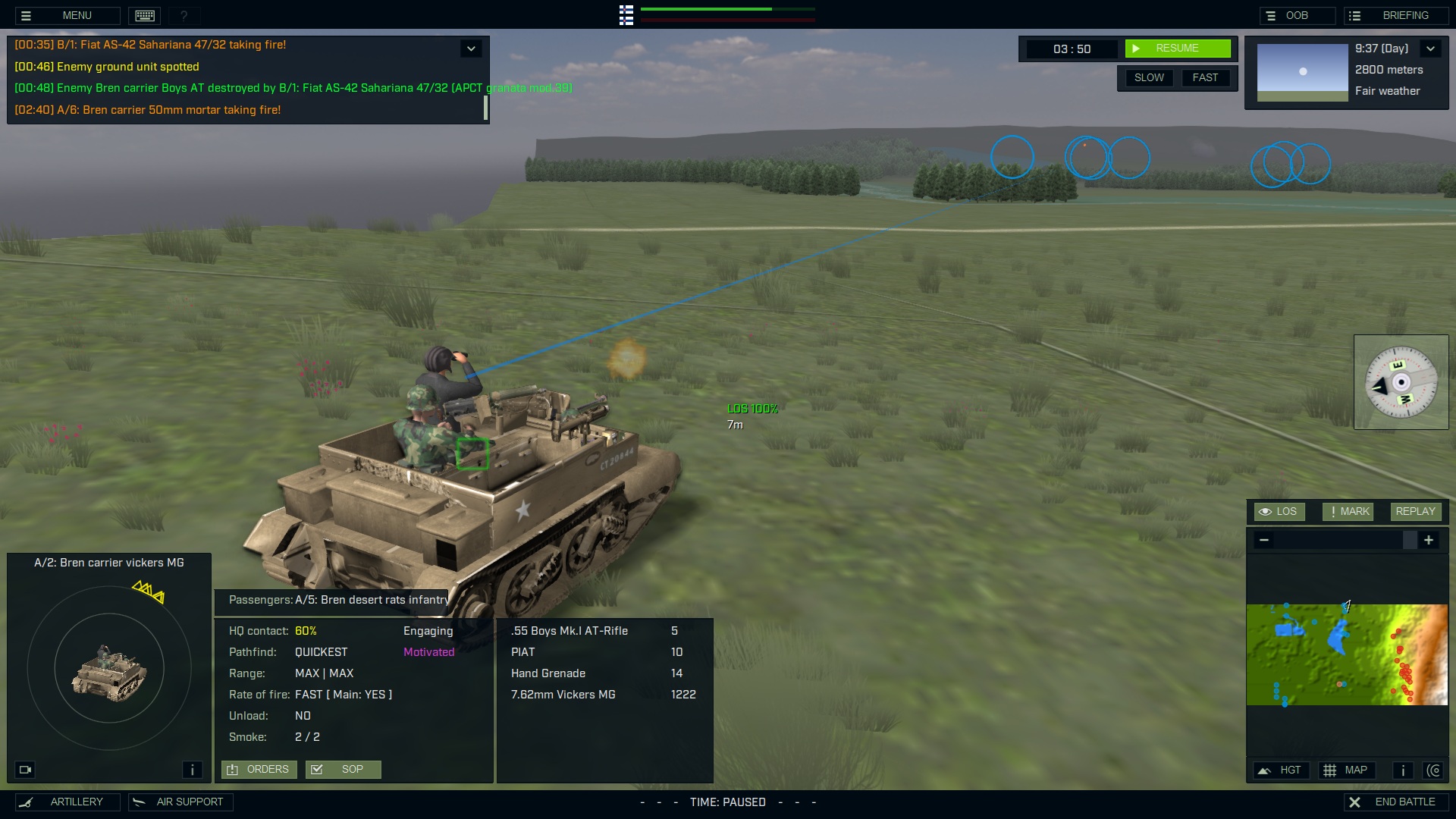The image size is (1456, 819).
Task: Set game speed to SLOW
Action: tap(1149, 77)
